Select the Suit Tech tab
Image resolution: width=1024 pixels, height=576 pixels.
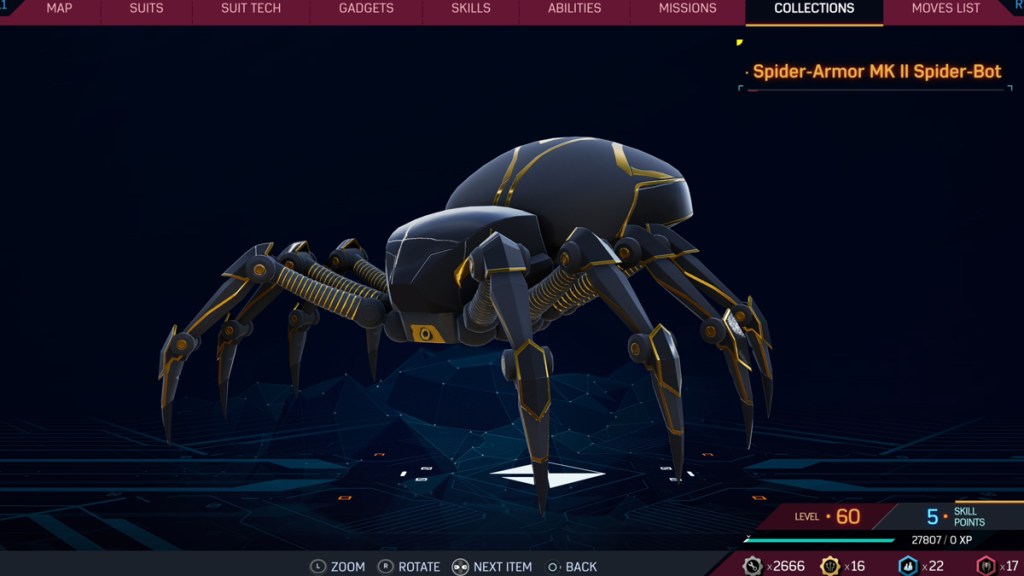(250, 9)
